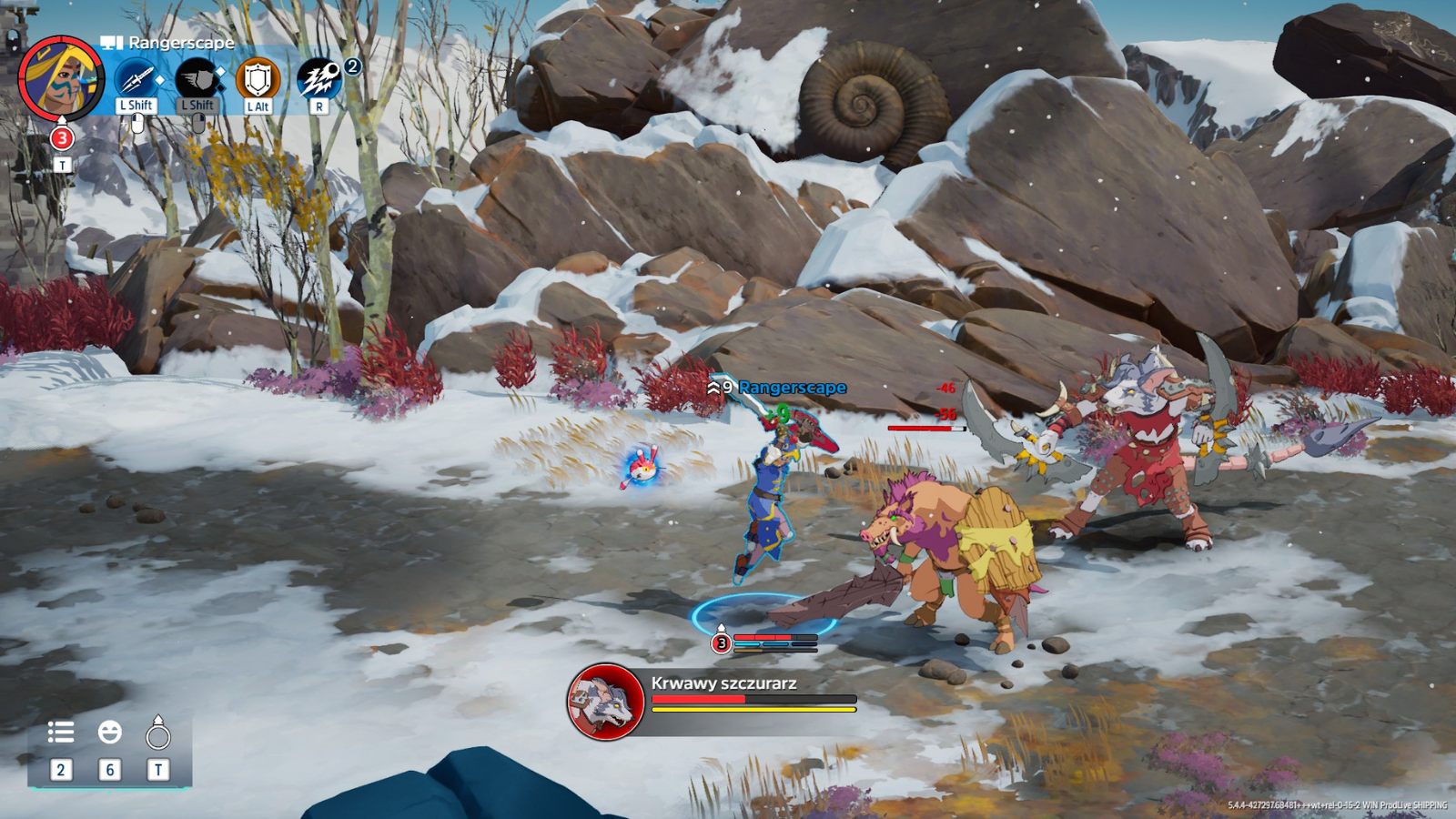Cast the comet ultimate ability
This screenshot has height=819, width=1456.
click(318, 79)
